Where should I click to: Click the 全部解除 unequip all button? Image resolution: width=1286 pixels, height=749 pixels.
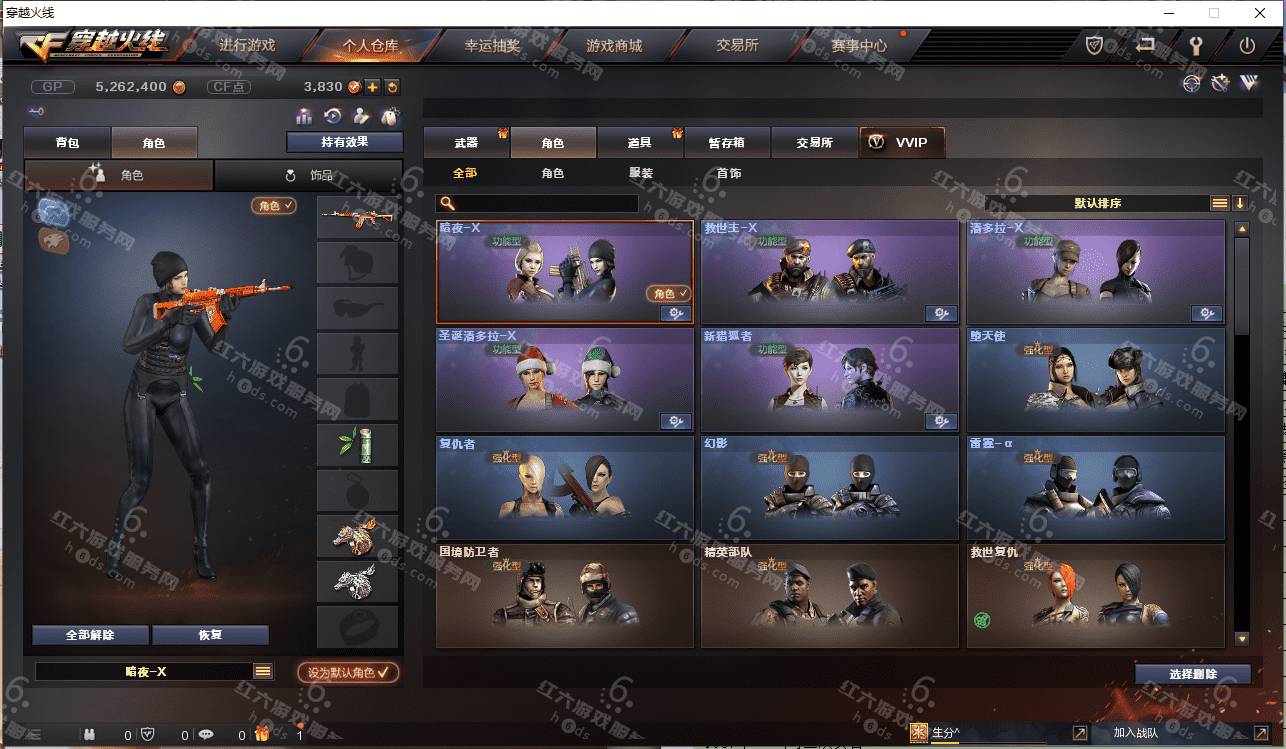[x=90, y=635]
